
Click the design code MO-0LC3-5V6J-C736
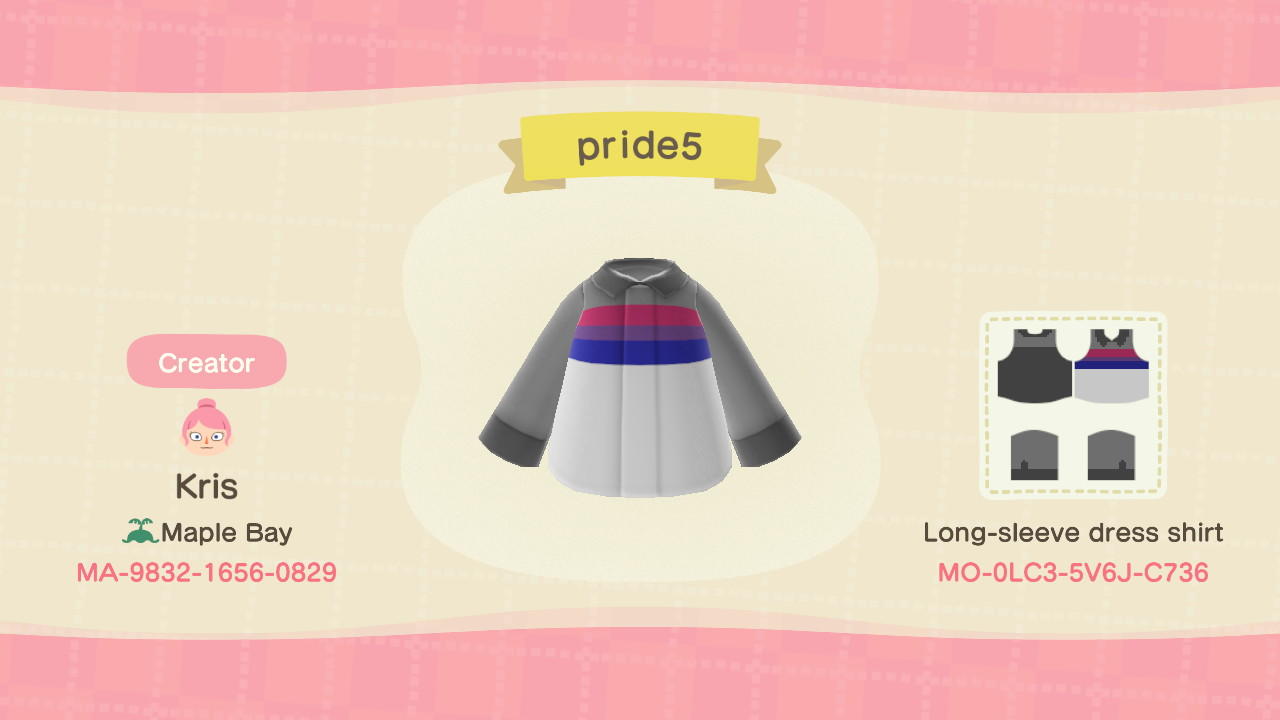[1075, 575]
